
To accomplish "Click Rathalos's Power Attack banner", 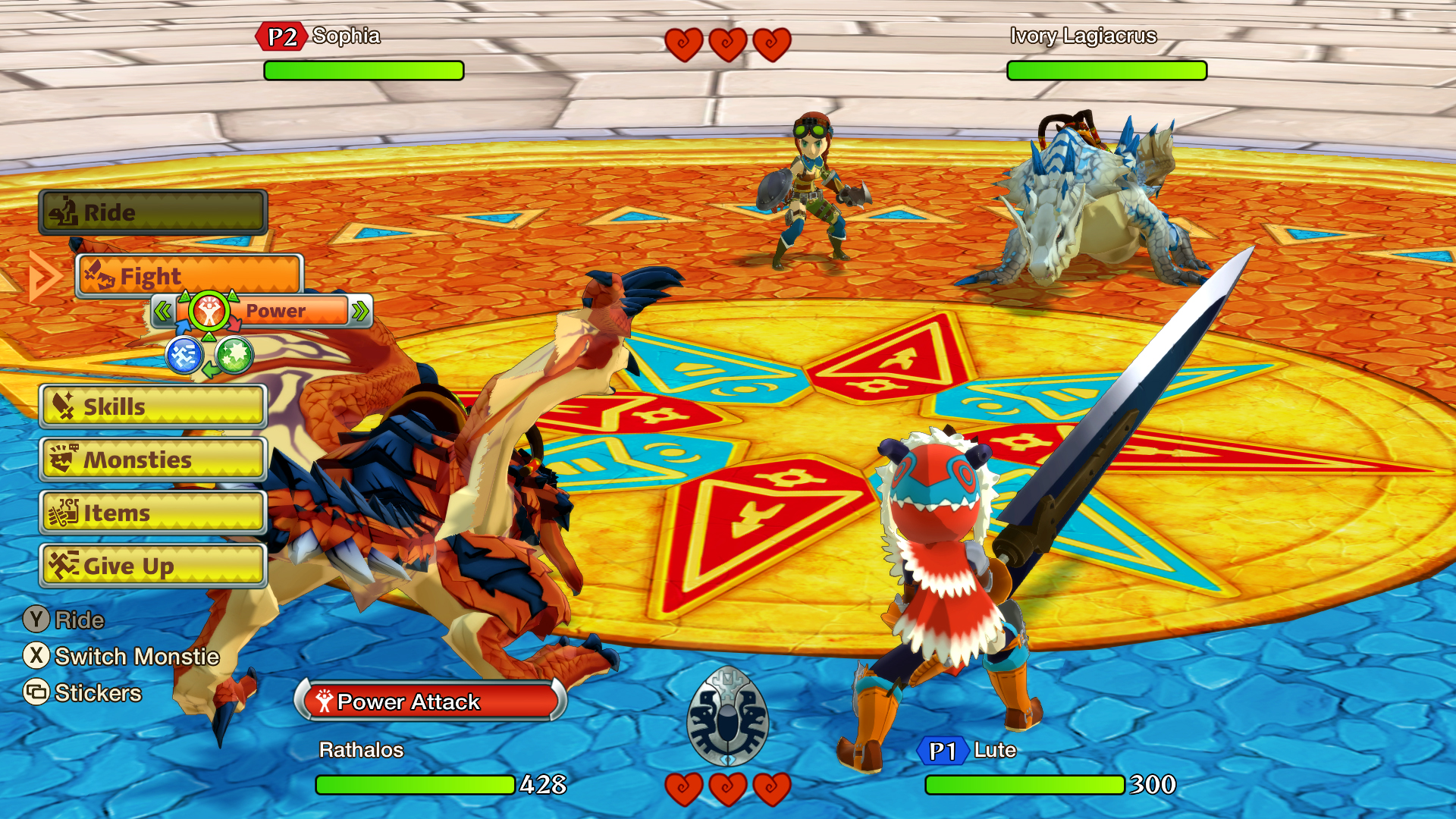I will [x=430, y=701].
